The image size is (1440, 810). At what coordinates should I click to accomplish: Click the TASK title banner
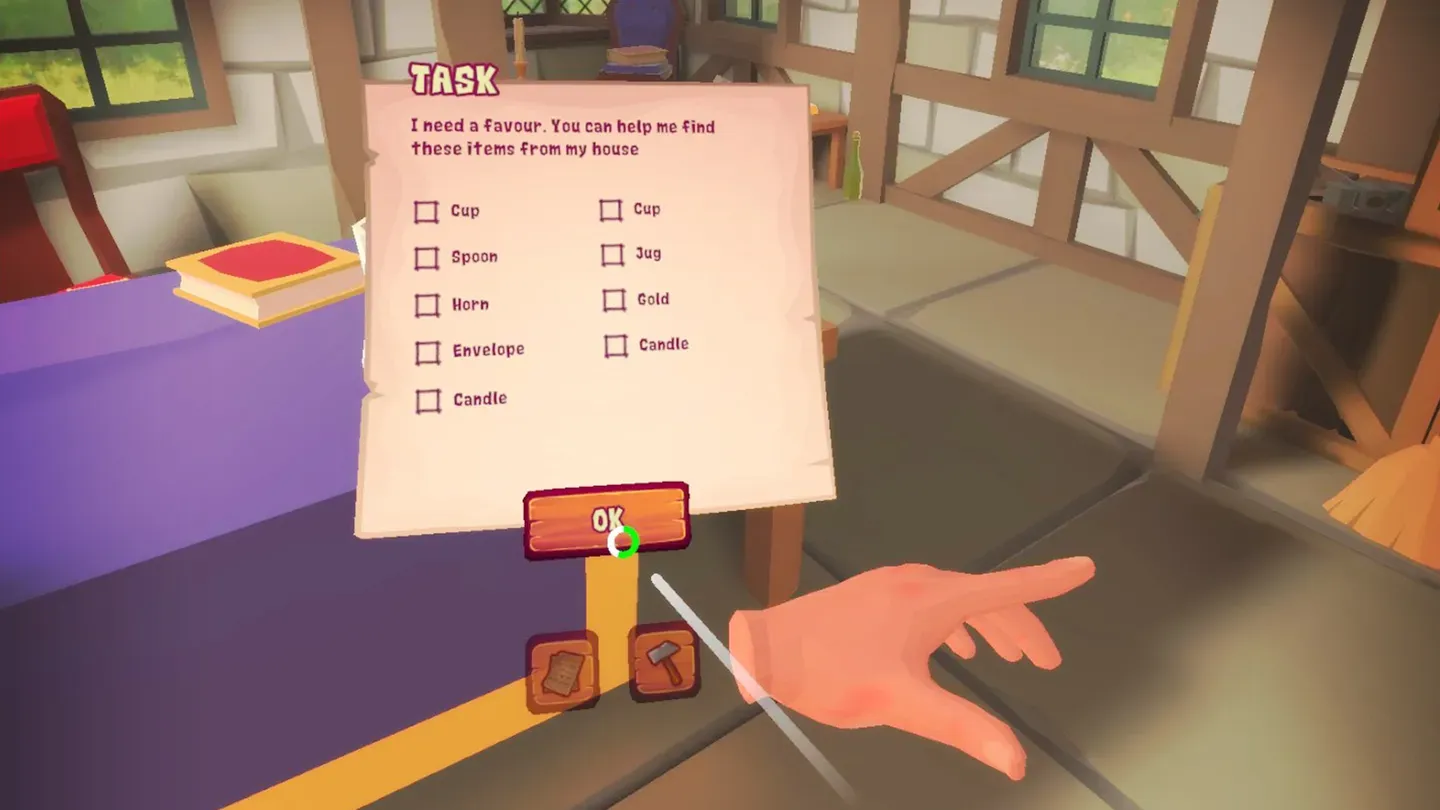(x=452, y=79)
